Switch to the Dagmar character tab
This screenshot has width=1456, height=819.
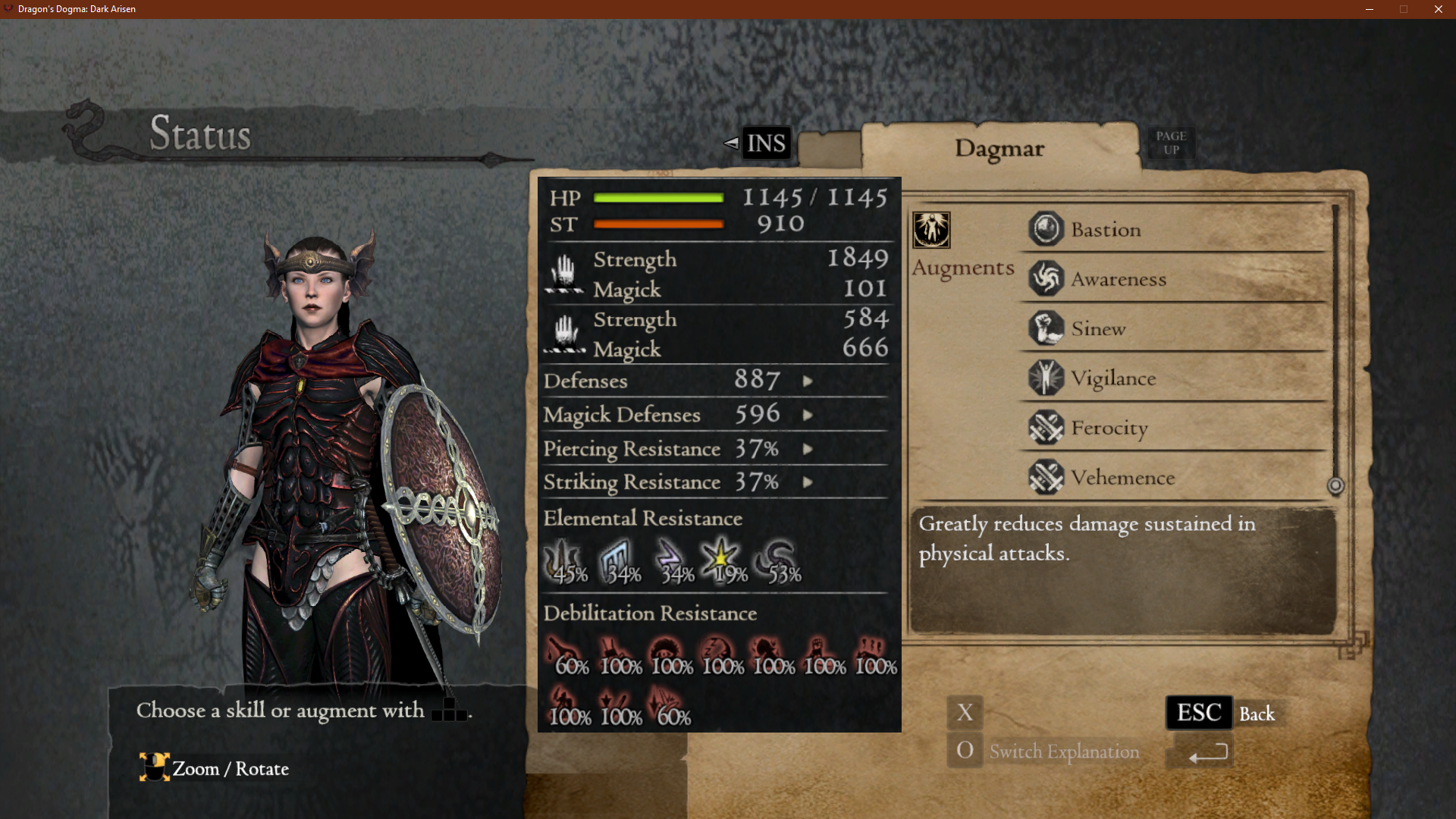(999, 149)
